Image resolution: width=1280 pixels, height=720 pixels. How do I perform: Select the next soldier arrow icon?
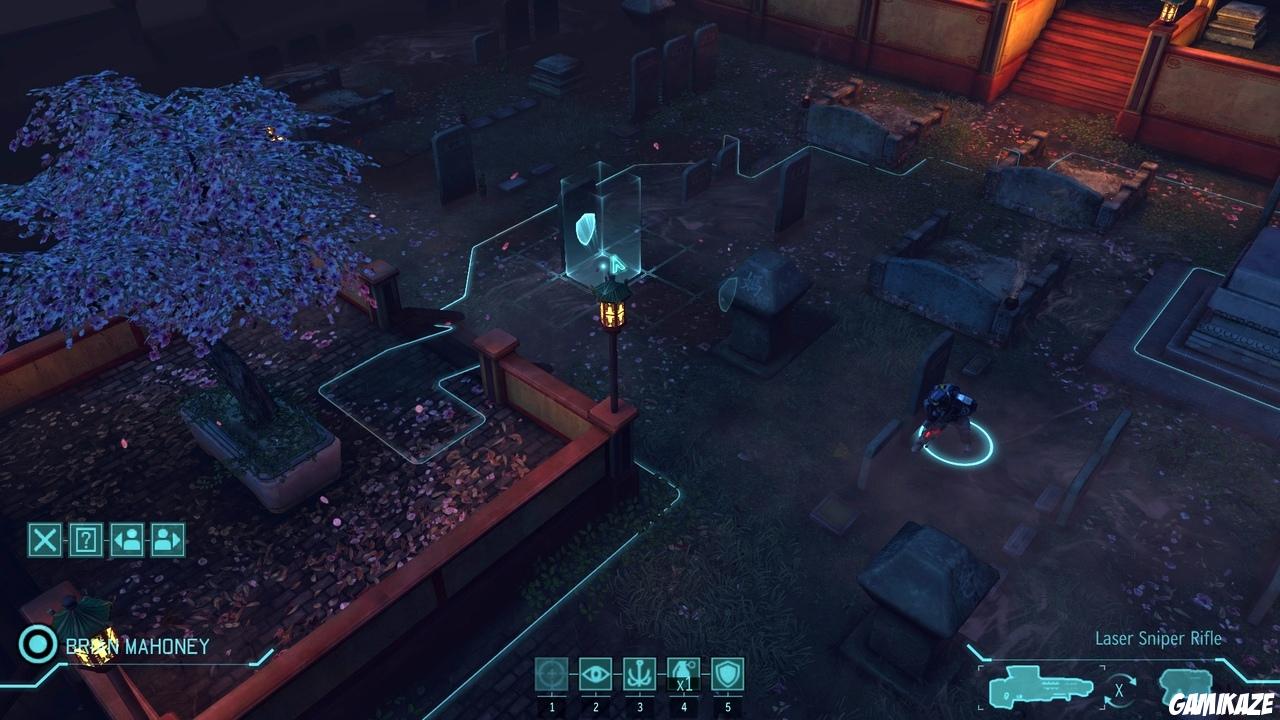170,539
